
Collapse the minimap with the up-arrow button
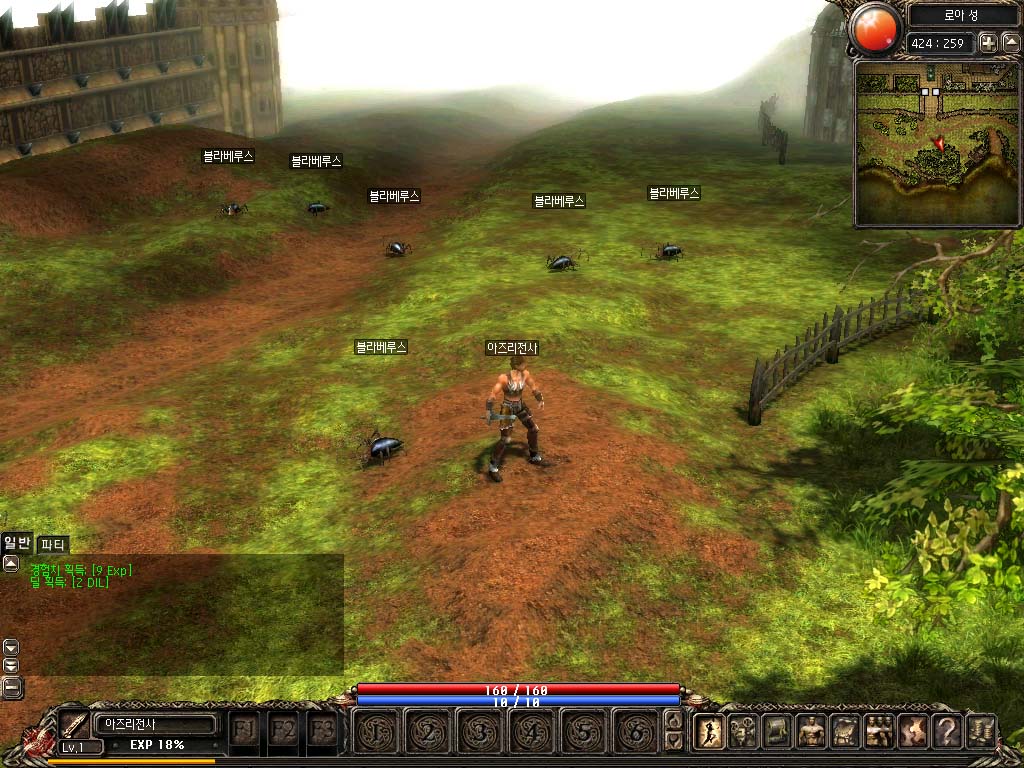click(x=1010, y=42)
